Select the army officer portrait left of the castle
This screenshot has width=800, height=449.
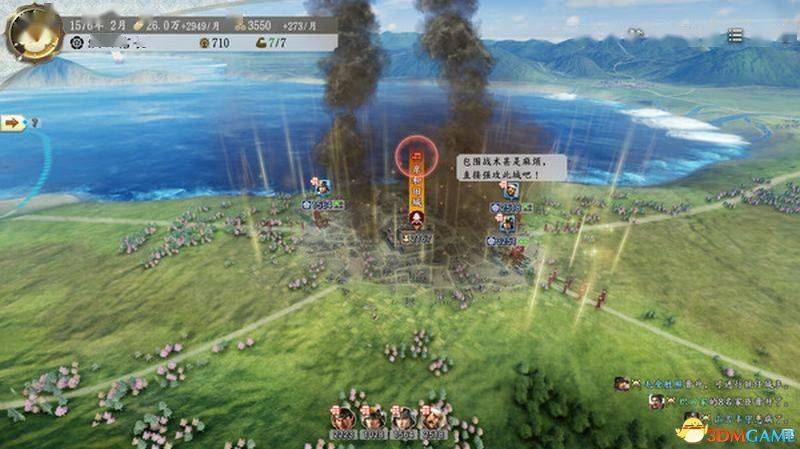click(x=323, y=187)
